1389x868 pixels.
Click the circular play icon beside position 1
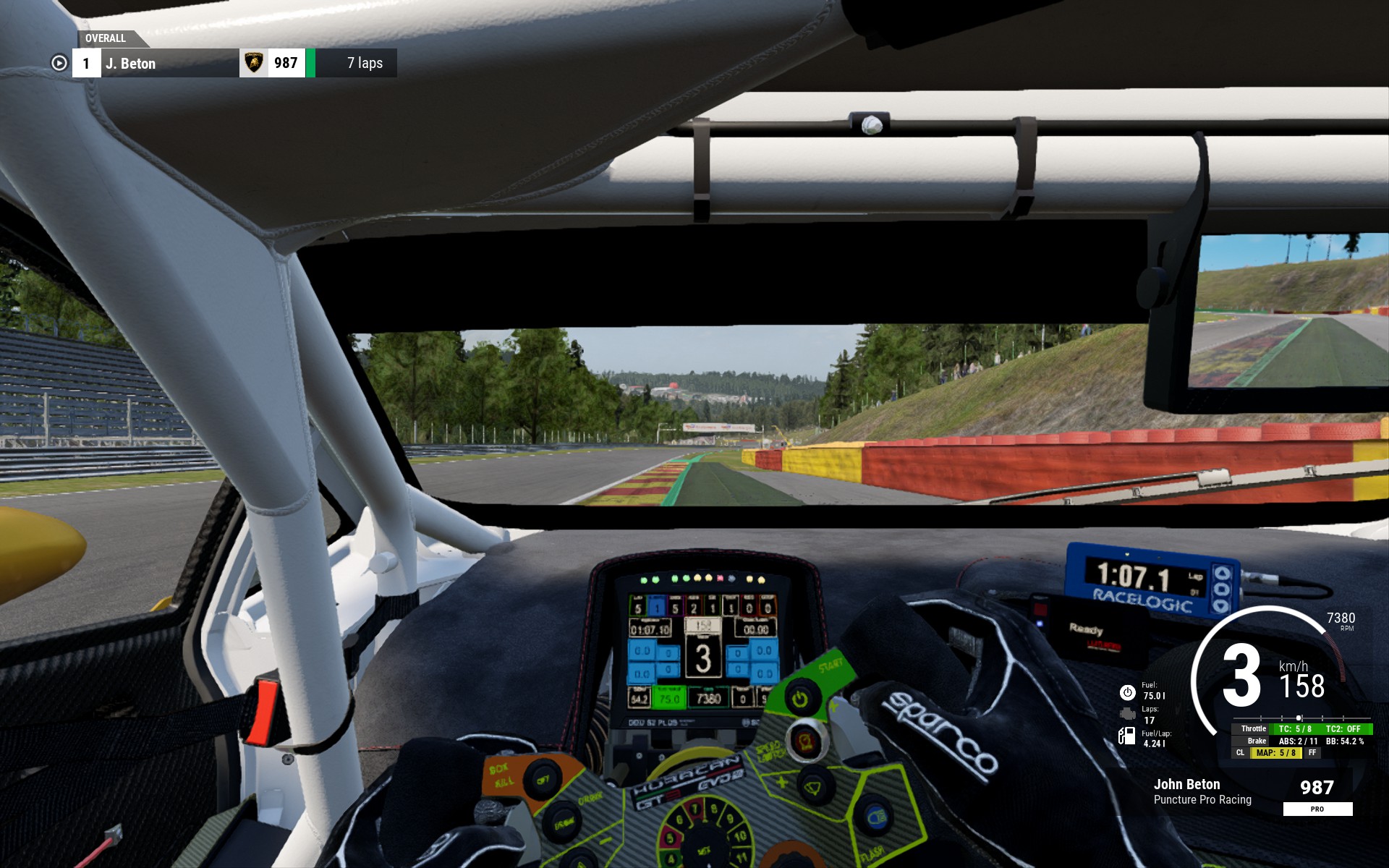[59, 64]
